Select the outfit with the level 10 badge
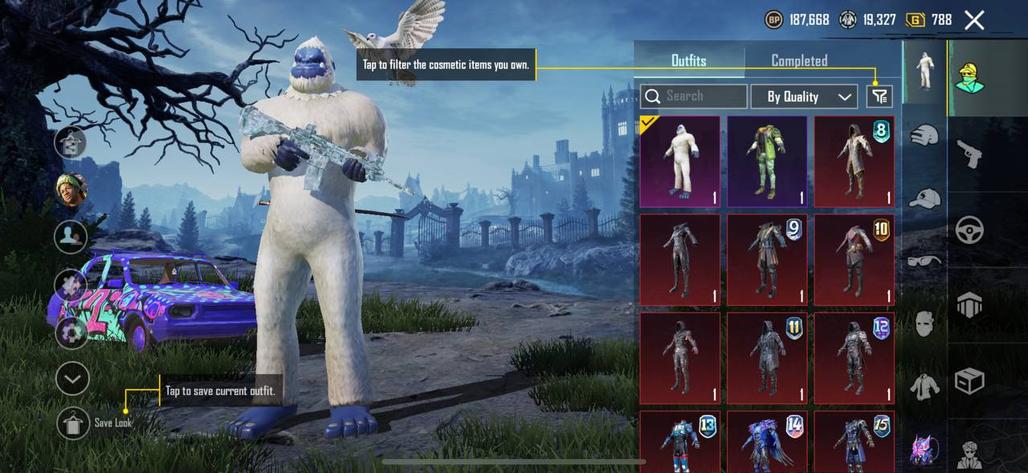Screen dimensions: 1028x473 click(x=854, y=259)
